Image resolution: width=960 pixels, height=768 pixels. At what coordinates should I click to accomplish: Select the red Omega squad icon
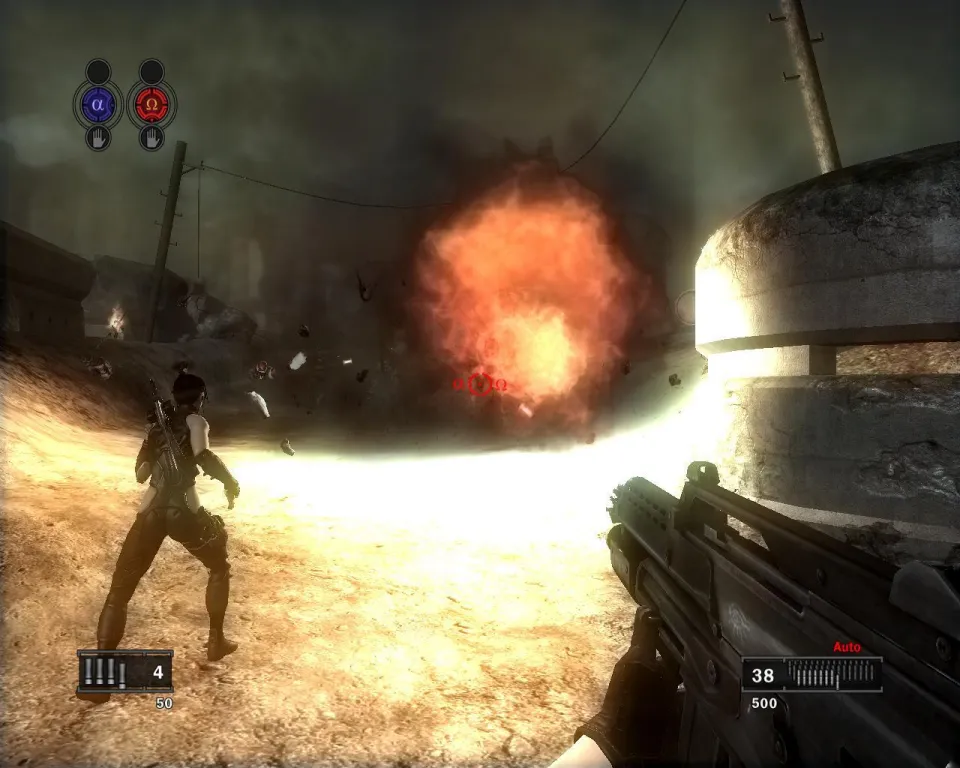152,103
